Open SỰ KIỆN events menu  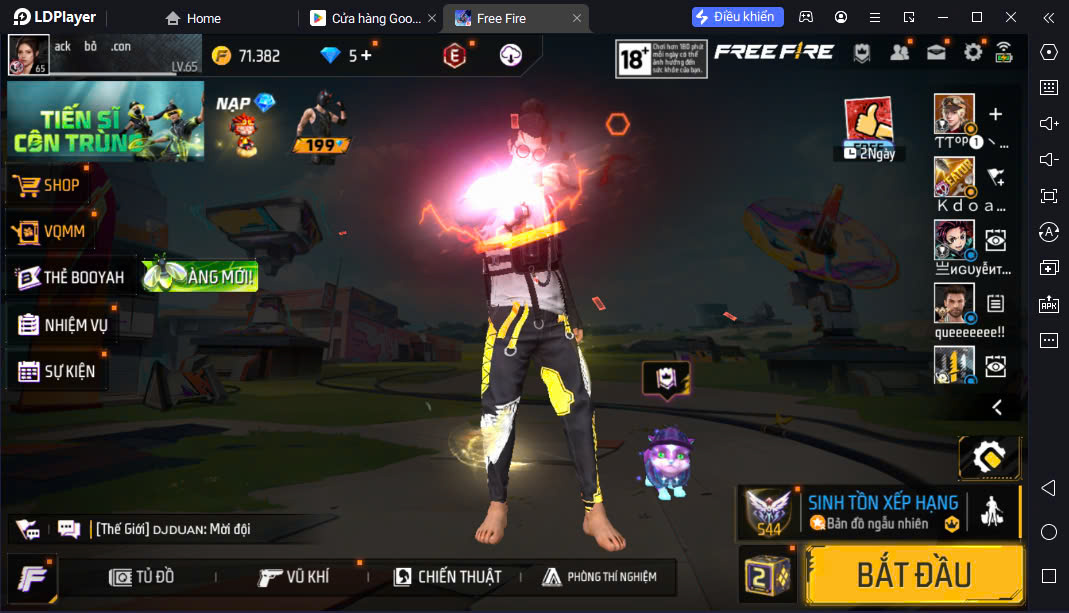58,371
